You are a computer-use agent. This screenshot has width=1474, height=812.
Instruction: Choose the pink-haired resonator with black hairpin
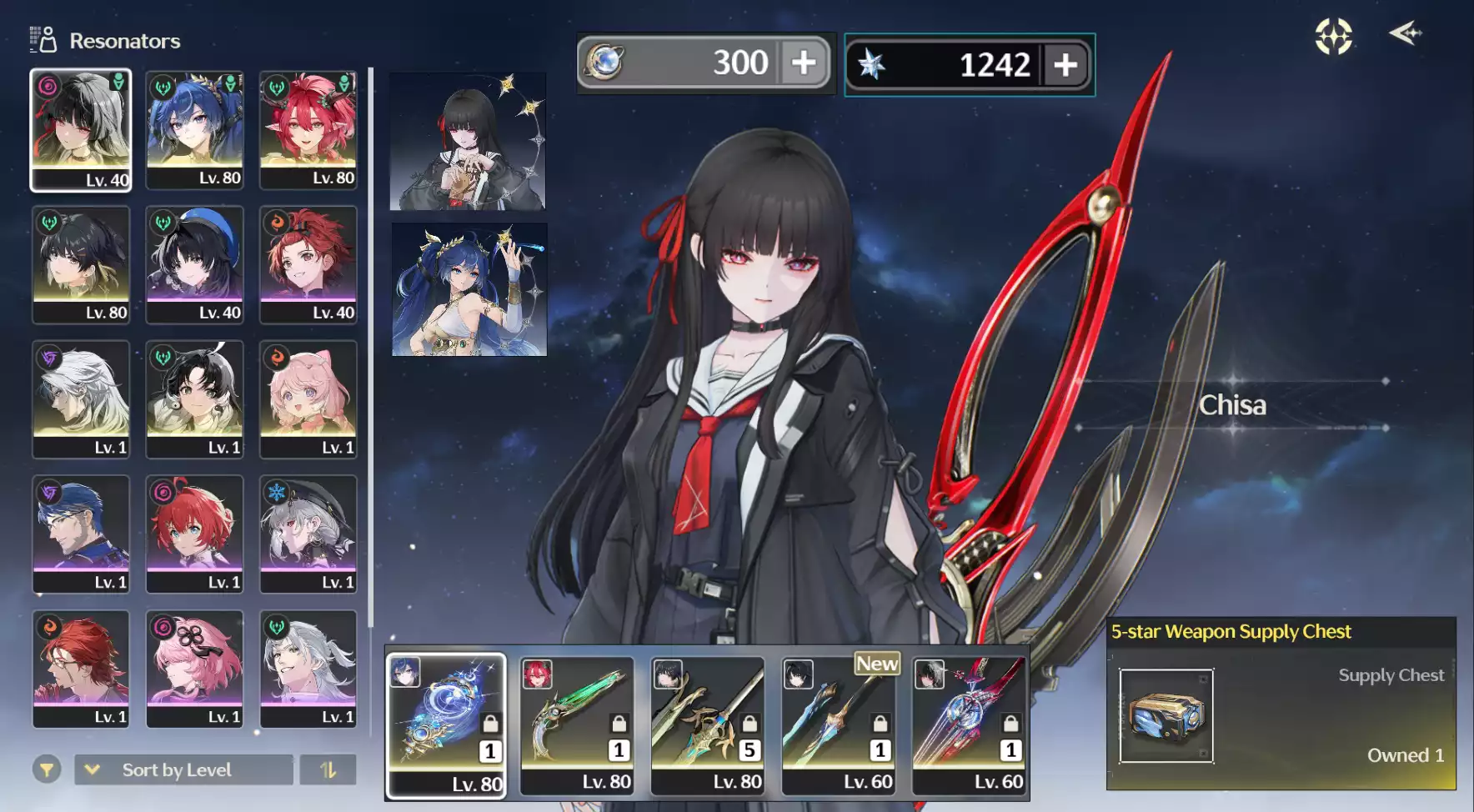tap(195, 669)
